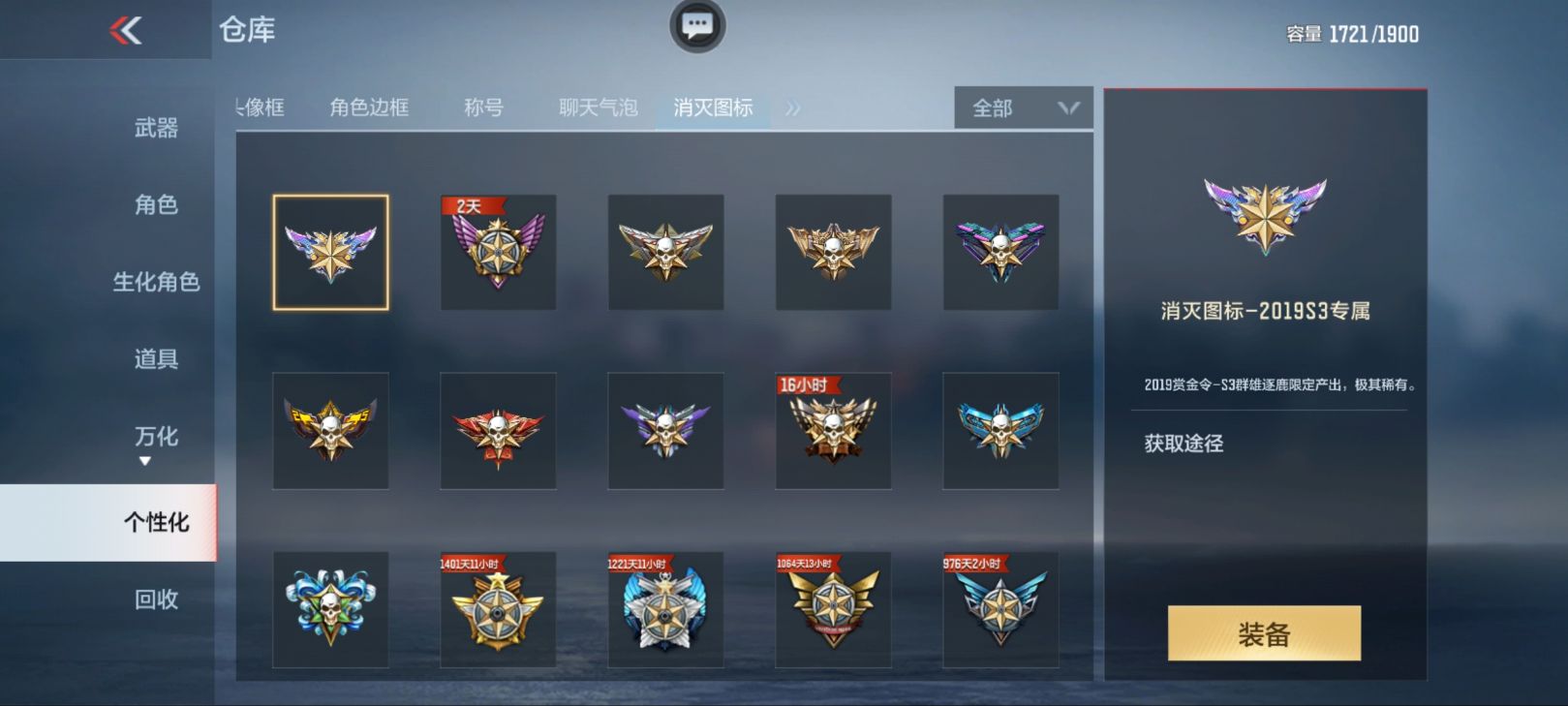Expand more tabs with the » chevron
Viewport: 1568px width, 706px height.
click(794, 108)
